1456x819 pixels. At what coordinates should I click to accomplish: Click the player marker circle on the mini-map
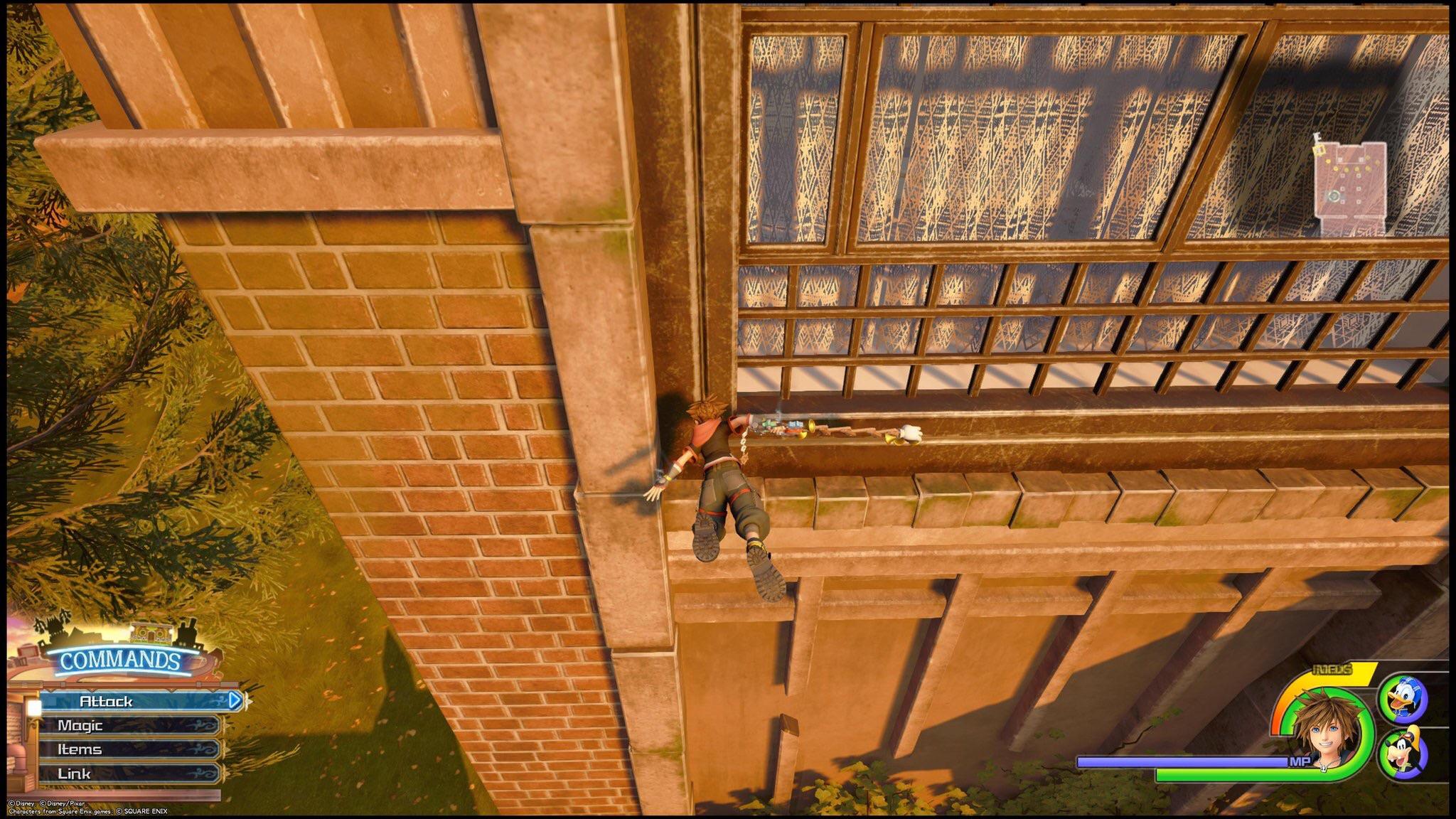1334,196
